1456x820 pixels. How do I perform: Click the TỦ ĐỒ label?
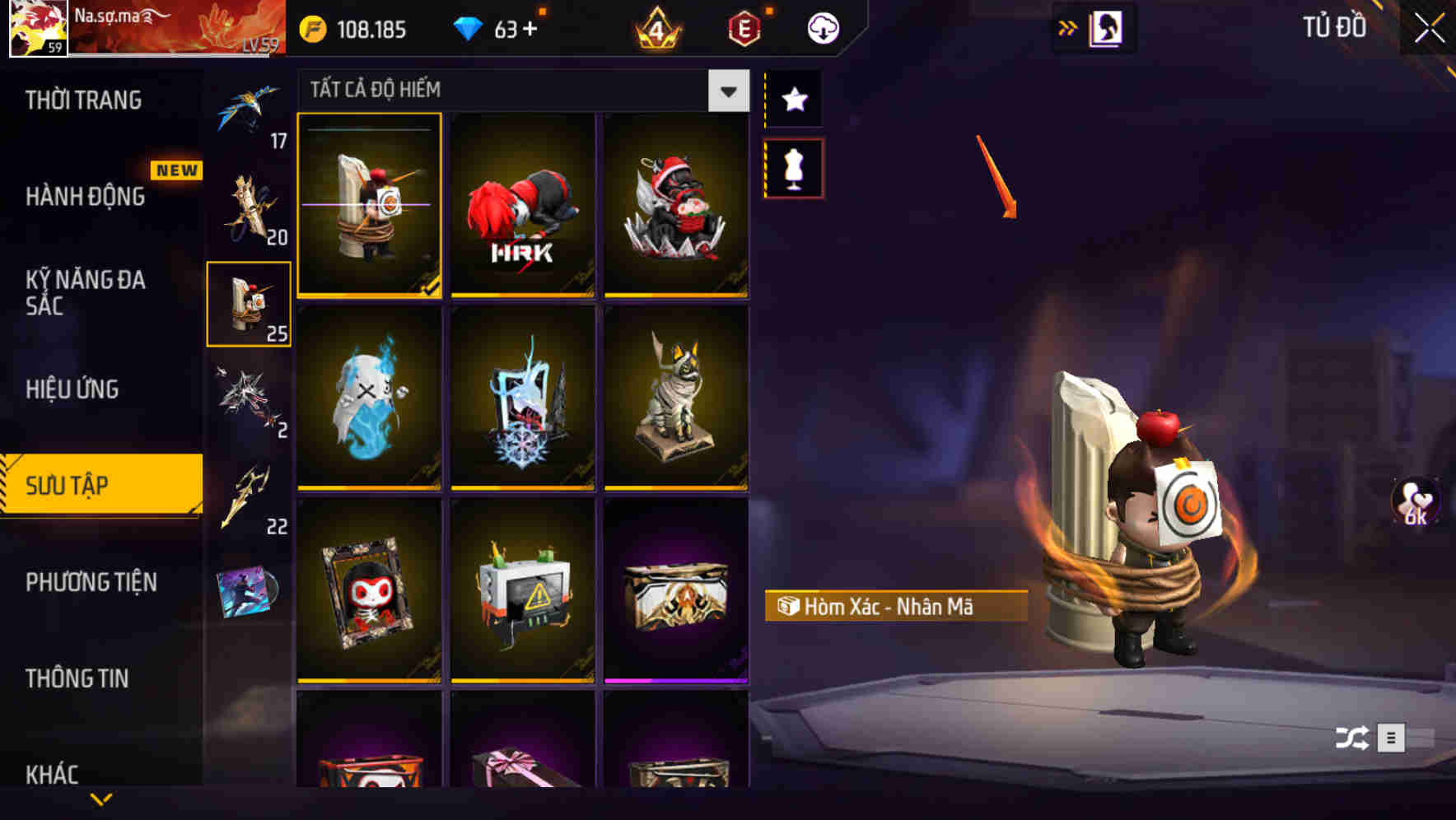(x=1336, y=27)
